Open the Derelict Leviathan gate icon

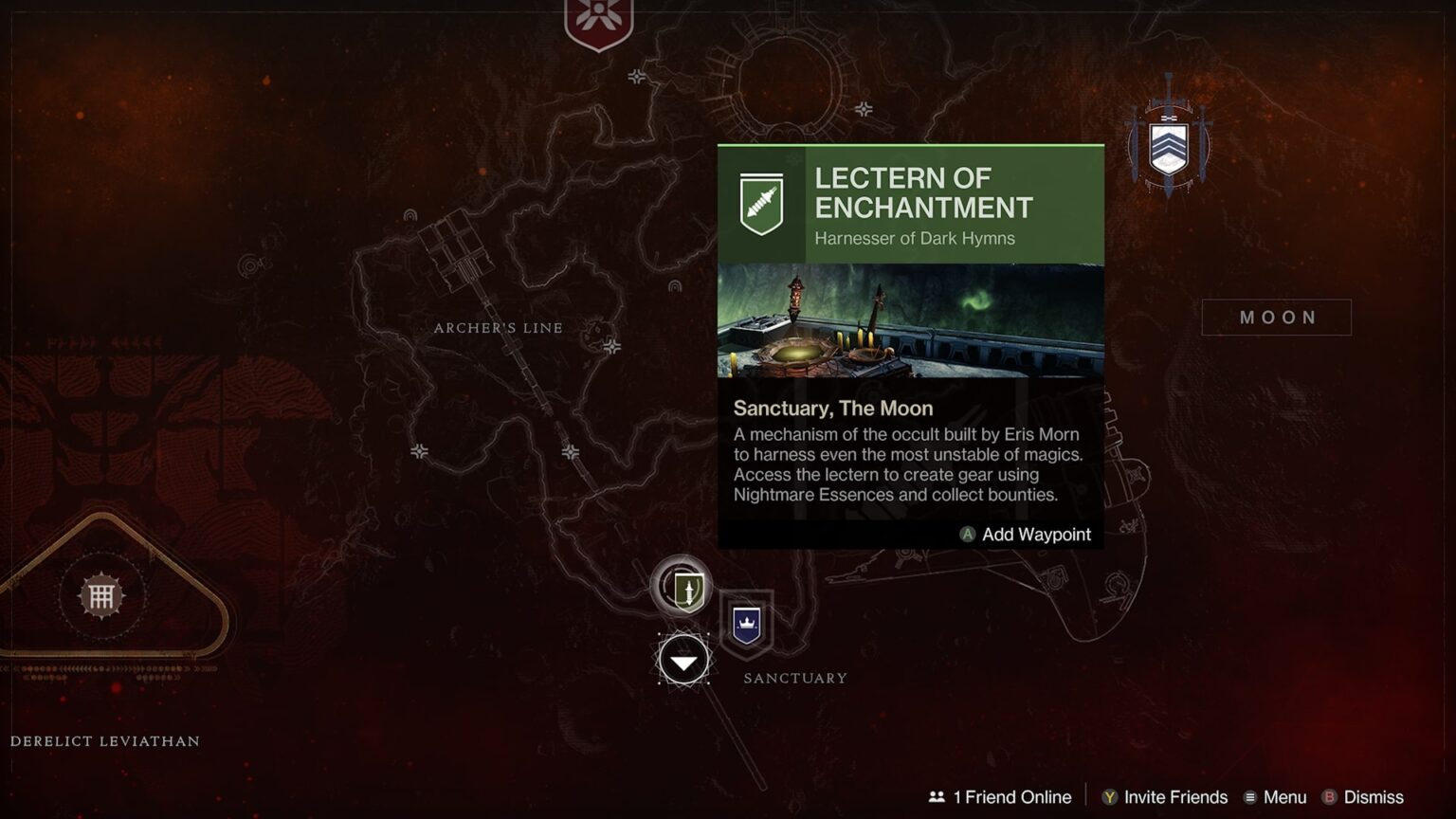coord(101,596)
